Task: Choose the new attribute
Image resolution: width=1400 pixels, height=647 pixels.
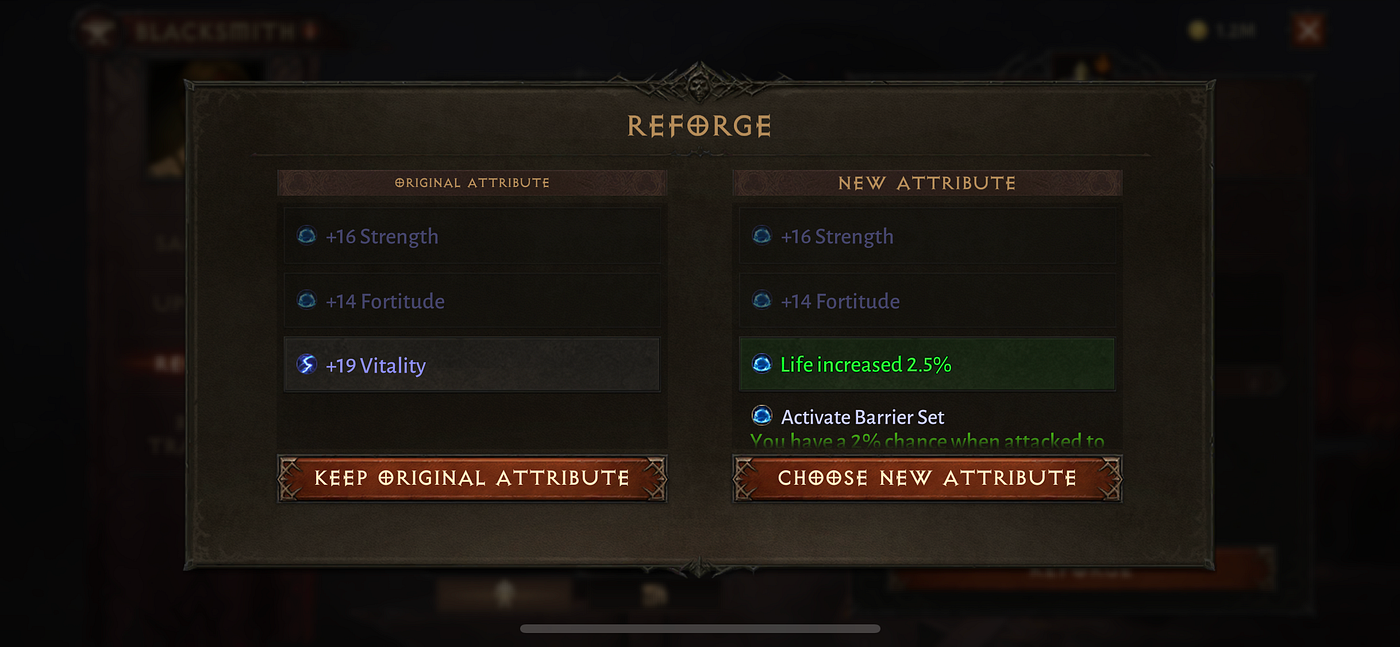Action: [927, 478]
